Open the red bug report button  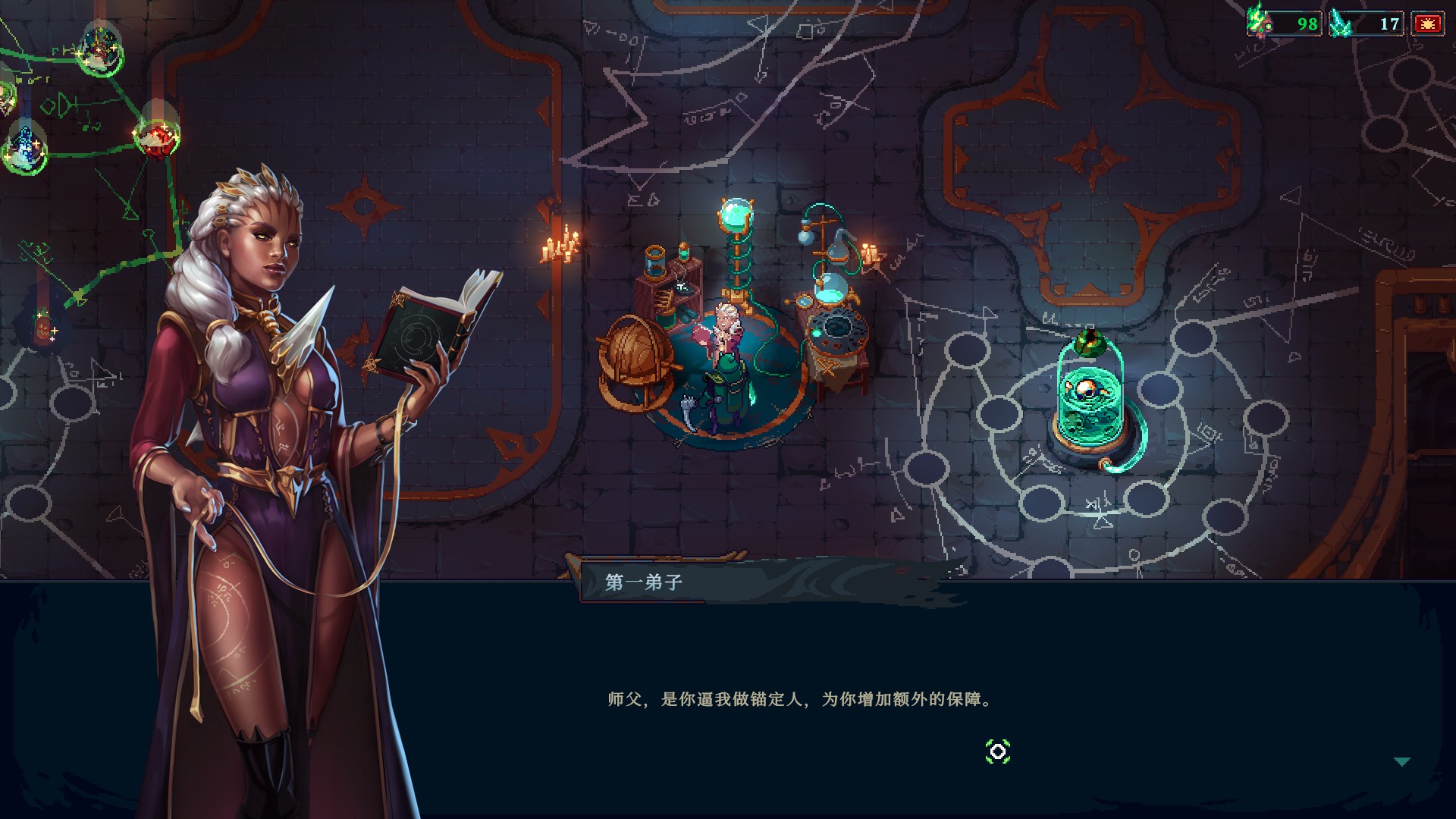1427,24
